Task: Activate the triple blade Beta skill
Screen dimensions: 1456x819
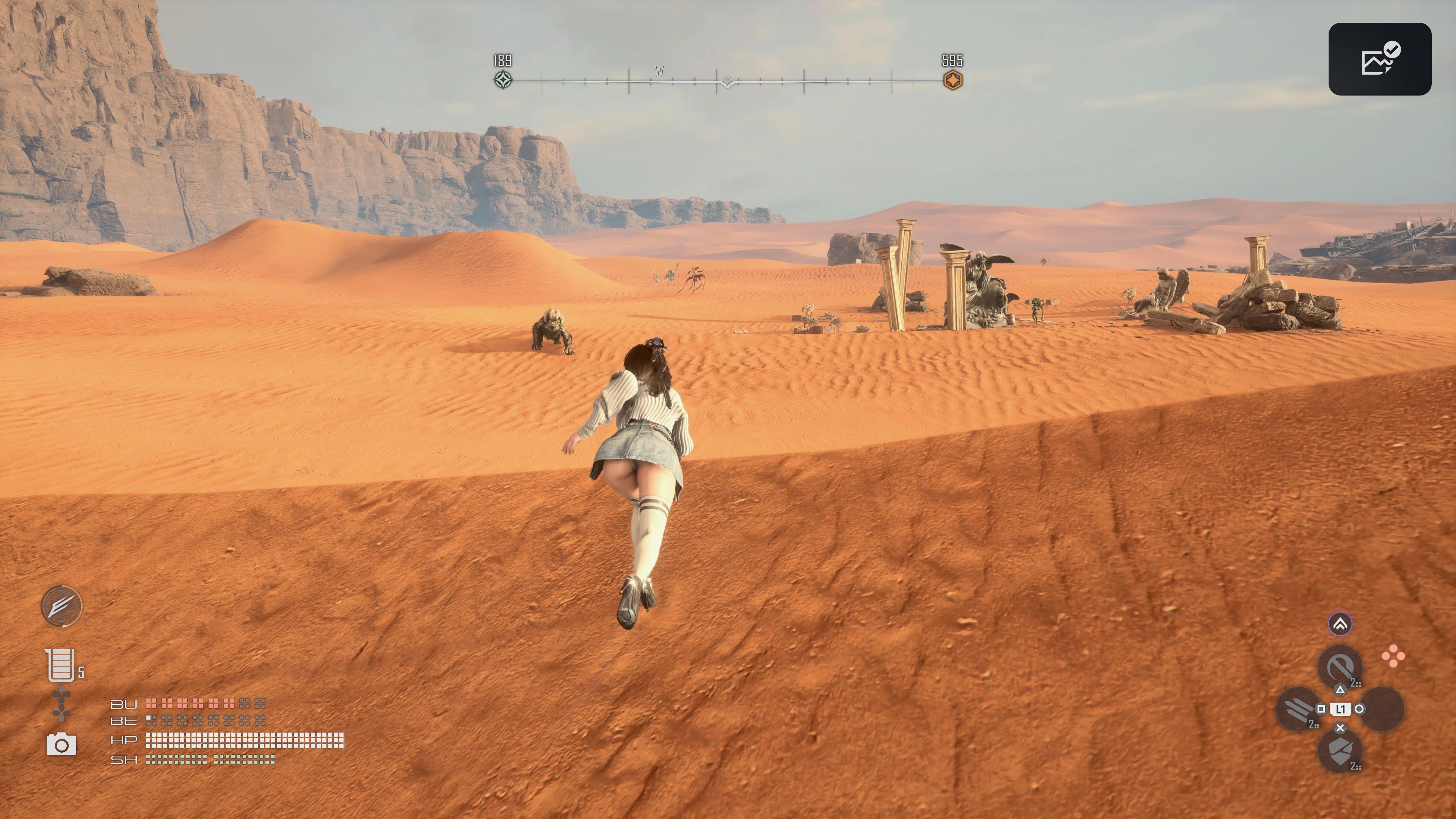Action: pyautogui.click(x=1298, y=708)
